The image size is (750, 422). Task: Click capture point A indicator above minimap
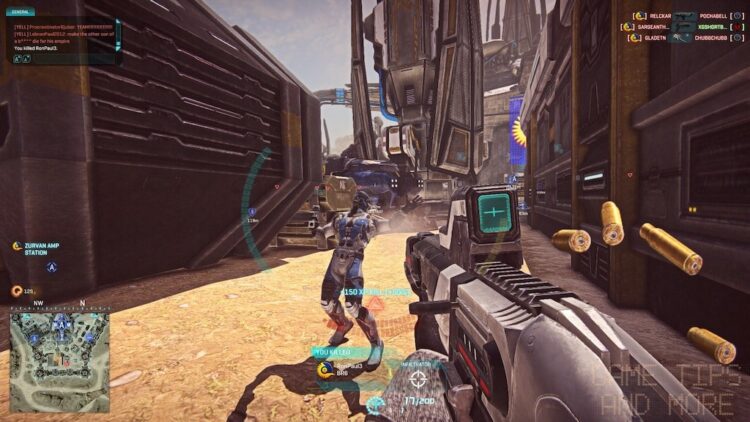[x=52, y=267]
